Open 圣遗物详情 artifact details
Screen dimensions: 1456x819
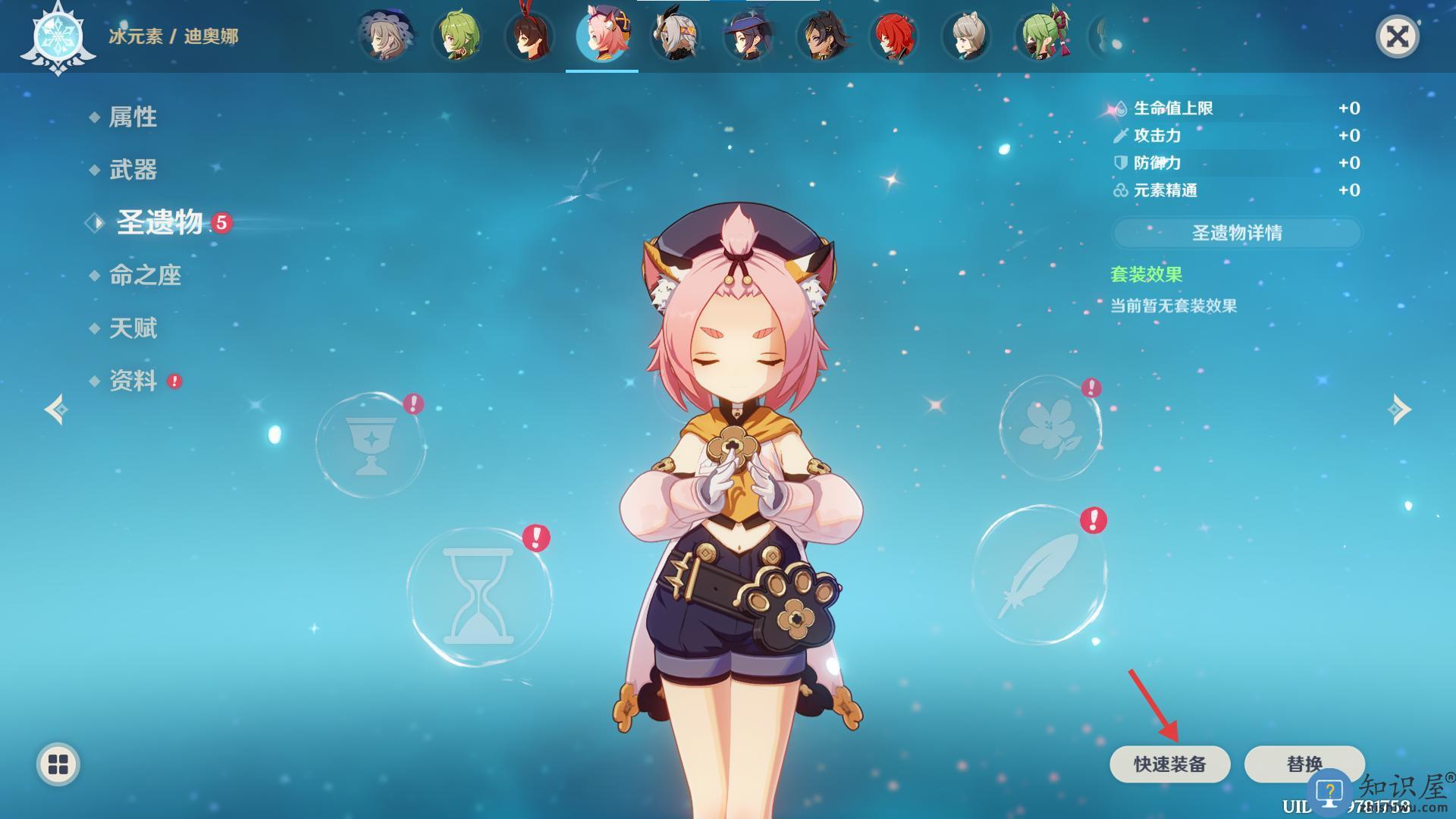point(1237,233)
